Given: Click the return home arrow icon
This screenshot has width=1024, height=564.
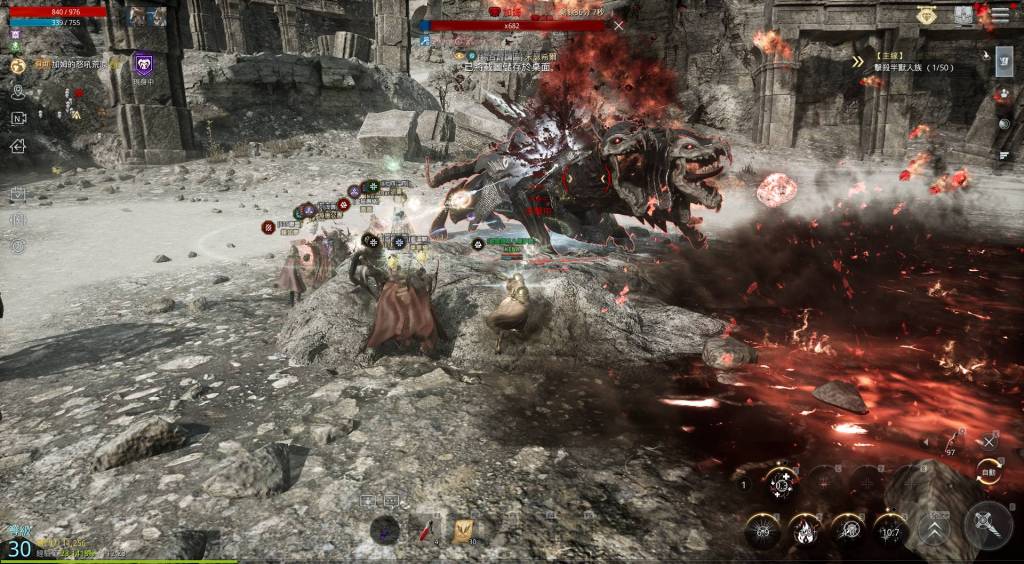Looking at the screenshot, I should pos(18,145).
